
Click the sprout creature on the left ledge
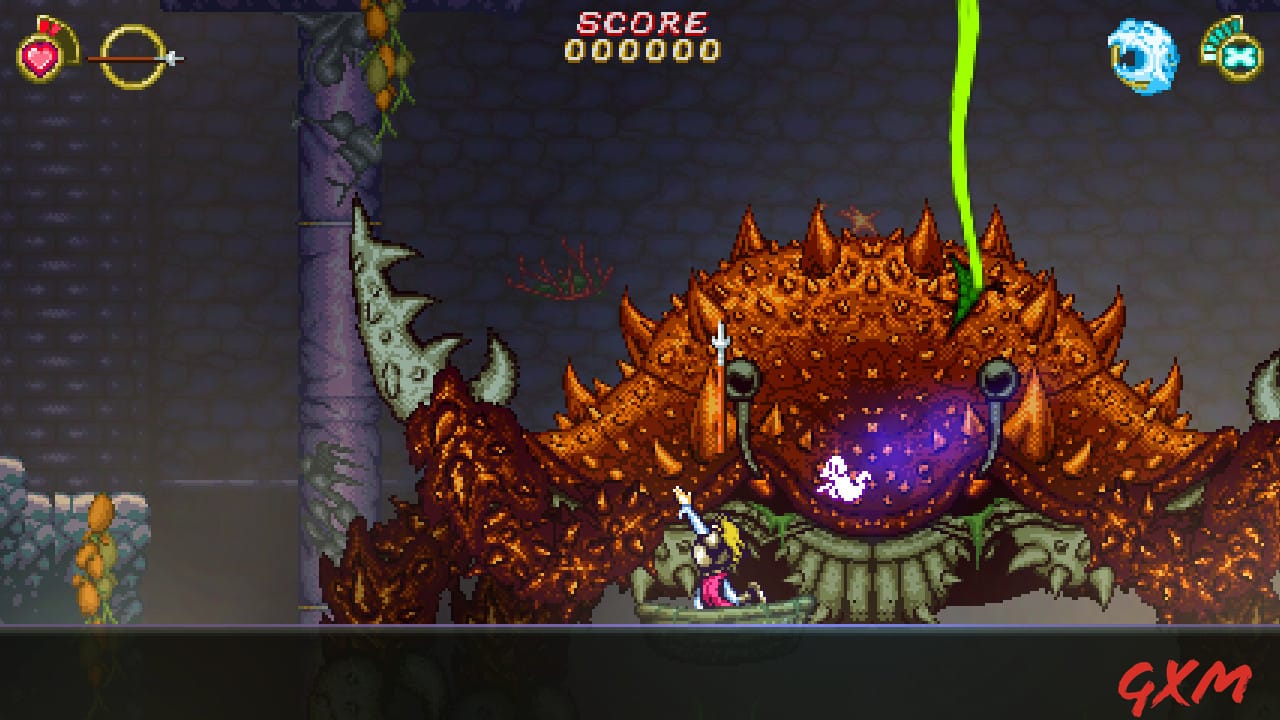(100, 555)
